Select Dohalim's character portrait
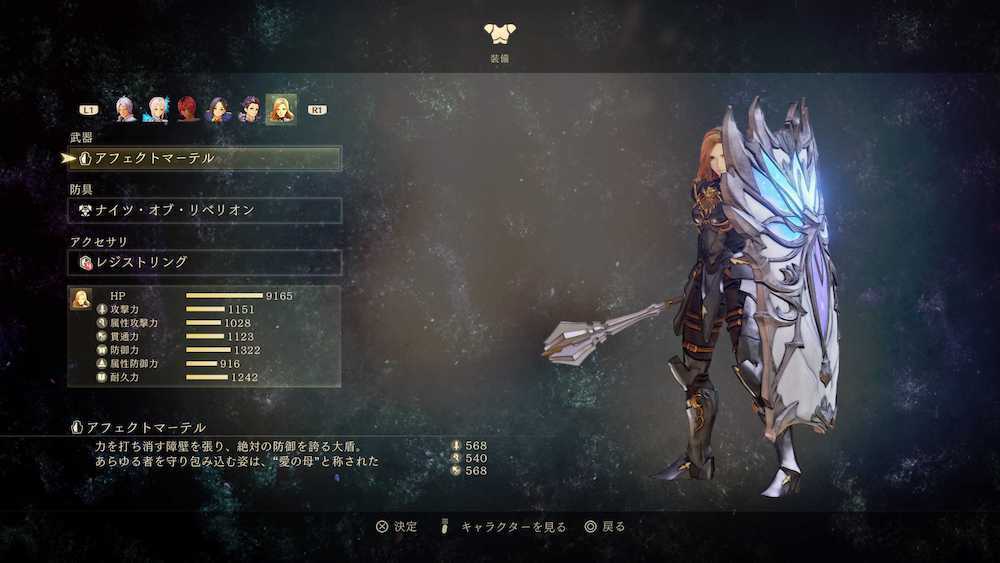Screen dimensions: 1000x563 tap(249, 109)
